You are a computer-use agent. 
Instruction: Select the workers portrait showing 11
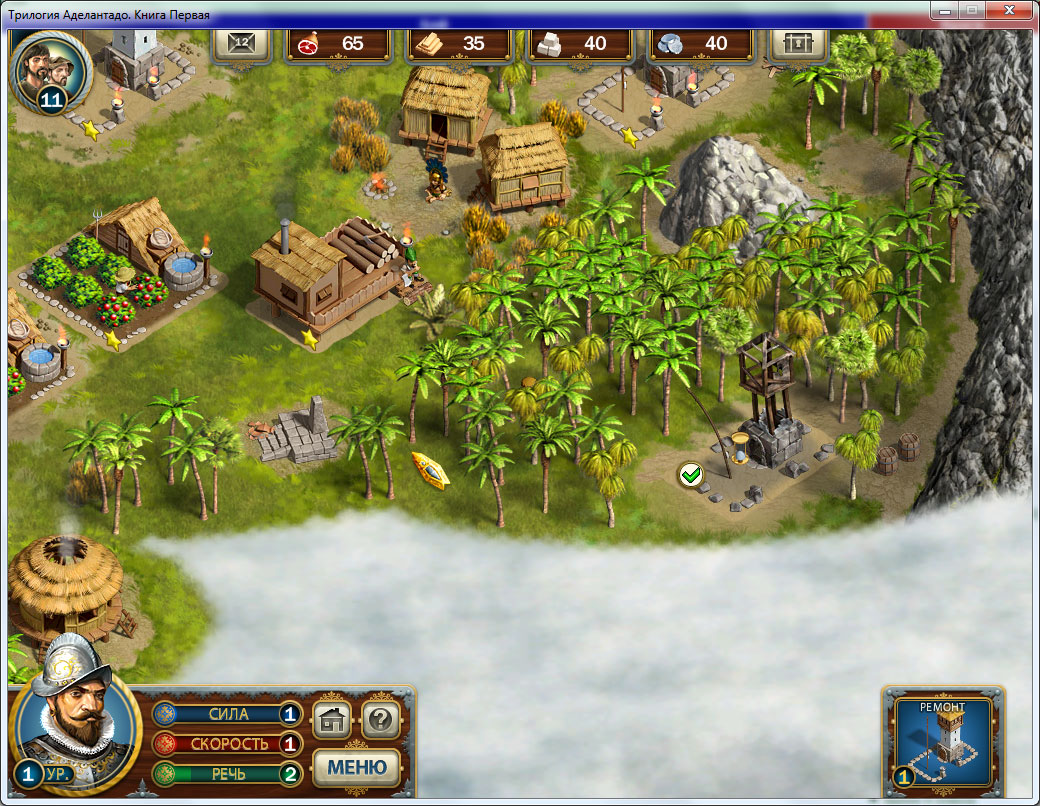click(52, 70)
